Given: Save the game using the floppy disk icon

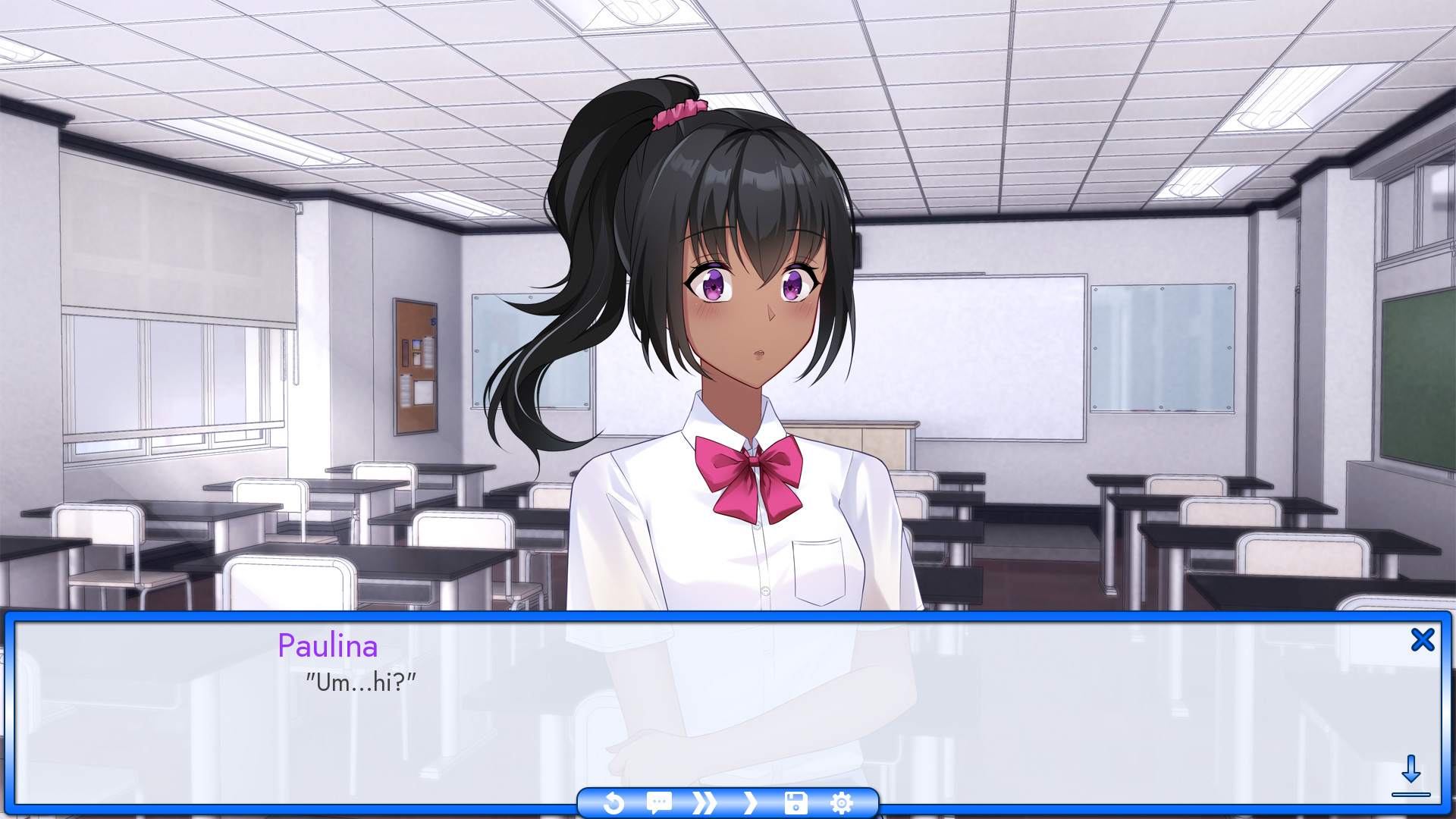Looking at the screenshot, I should (x=795, y=802).
